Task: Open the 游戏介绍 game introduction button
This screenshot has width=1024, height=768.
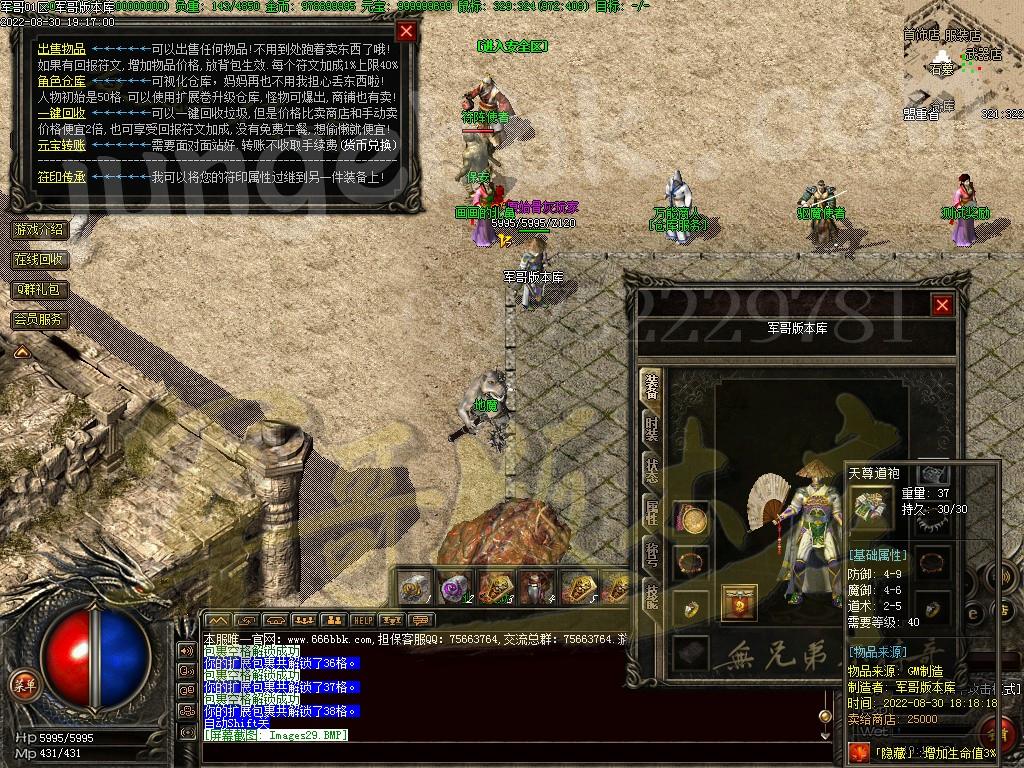Action: coord(39,229)
